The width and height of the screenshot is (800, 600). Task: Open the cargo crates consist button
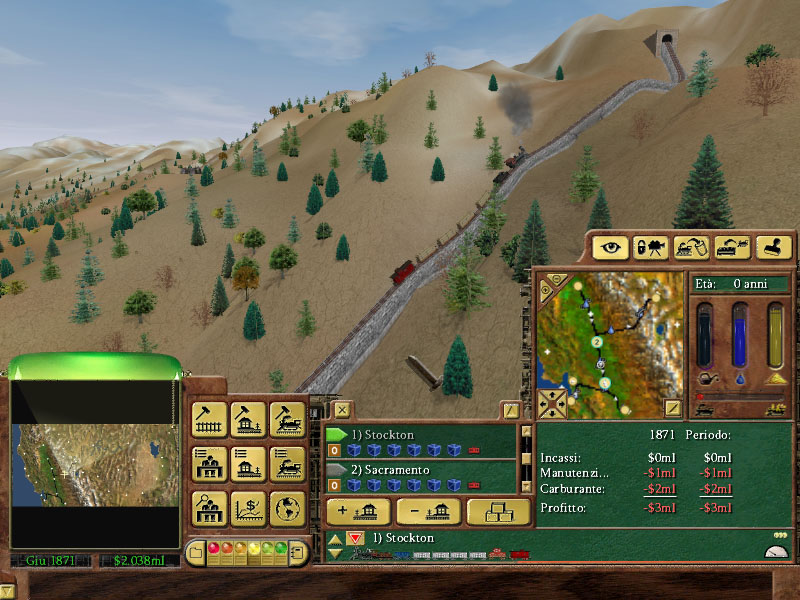coord(498,512)
